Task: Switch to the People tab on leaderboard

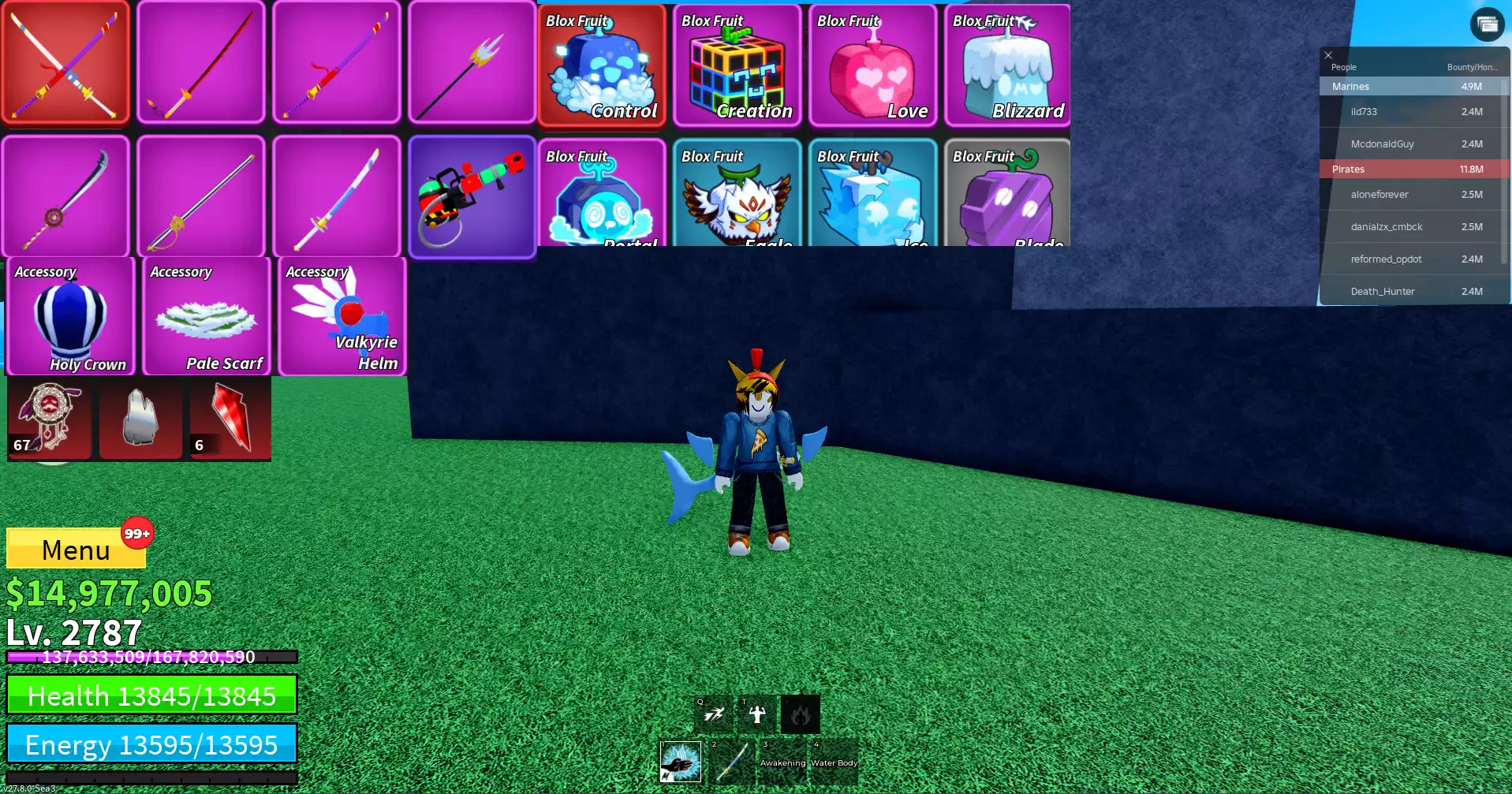Action: coord(1343,67)
